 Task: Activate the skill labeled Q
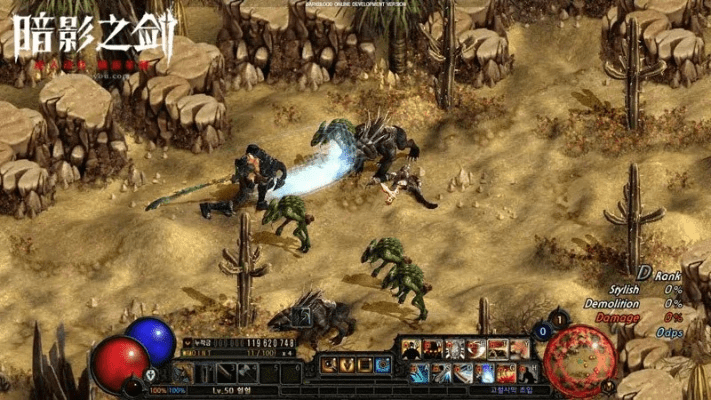[410, 349]
